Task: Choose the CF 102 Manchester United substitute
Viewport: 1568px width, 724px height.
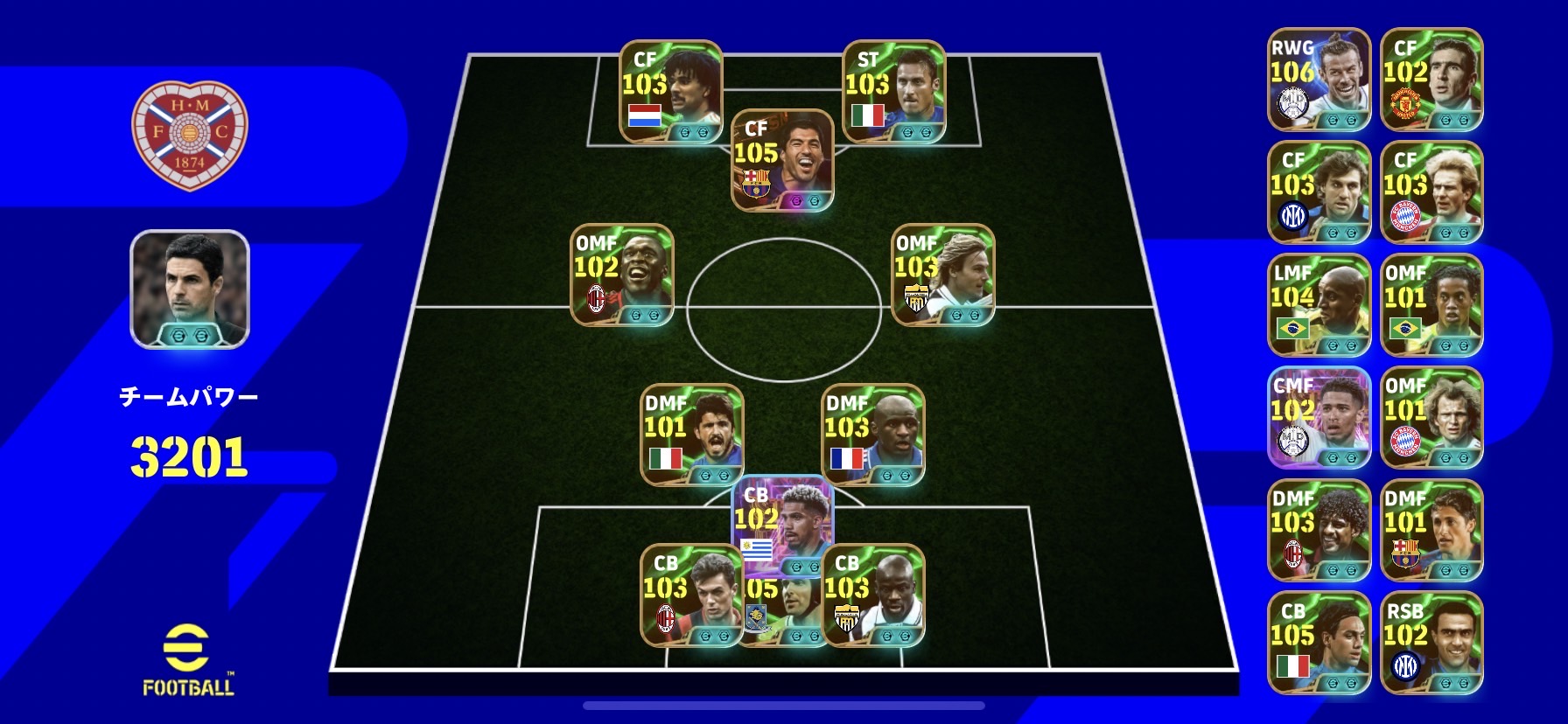Action: click(x=1431, y=79)
